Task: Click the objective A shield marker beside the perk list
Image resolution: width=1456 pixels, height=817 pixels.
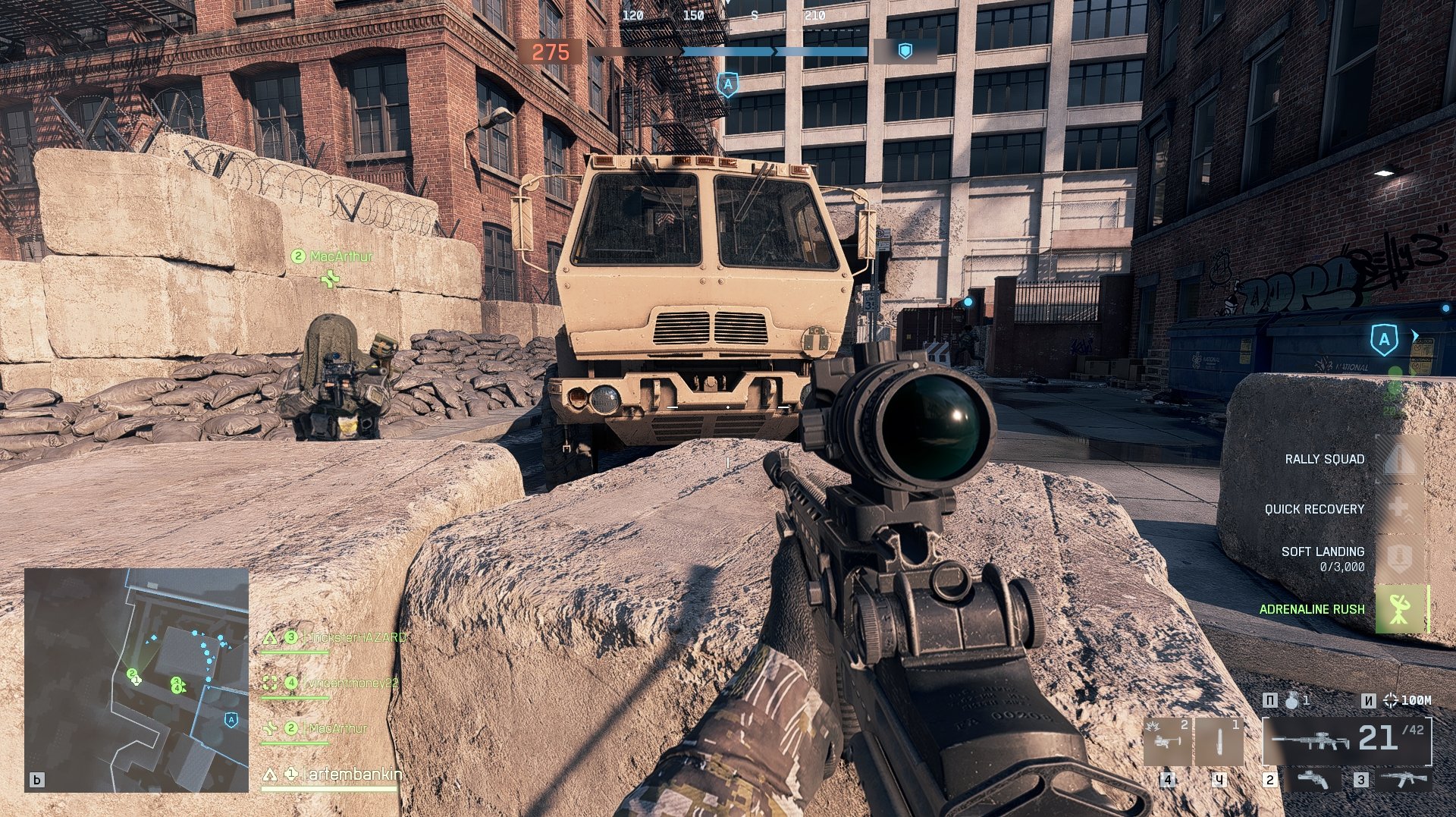Action: [x=1384, y=339]
